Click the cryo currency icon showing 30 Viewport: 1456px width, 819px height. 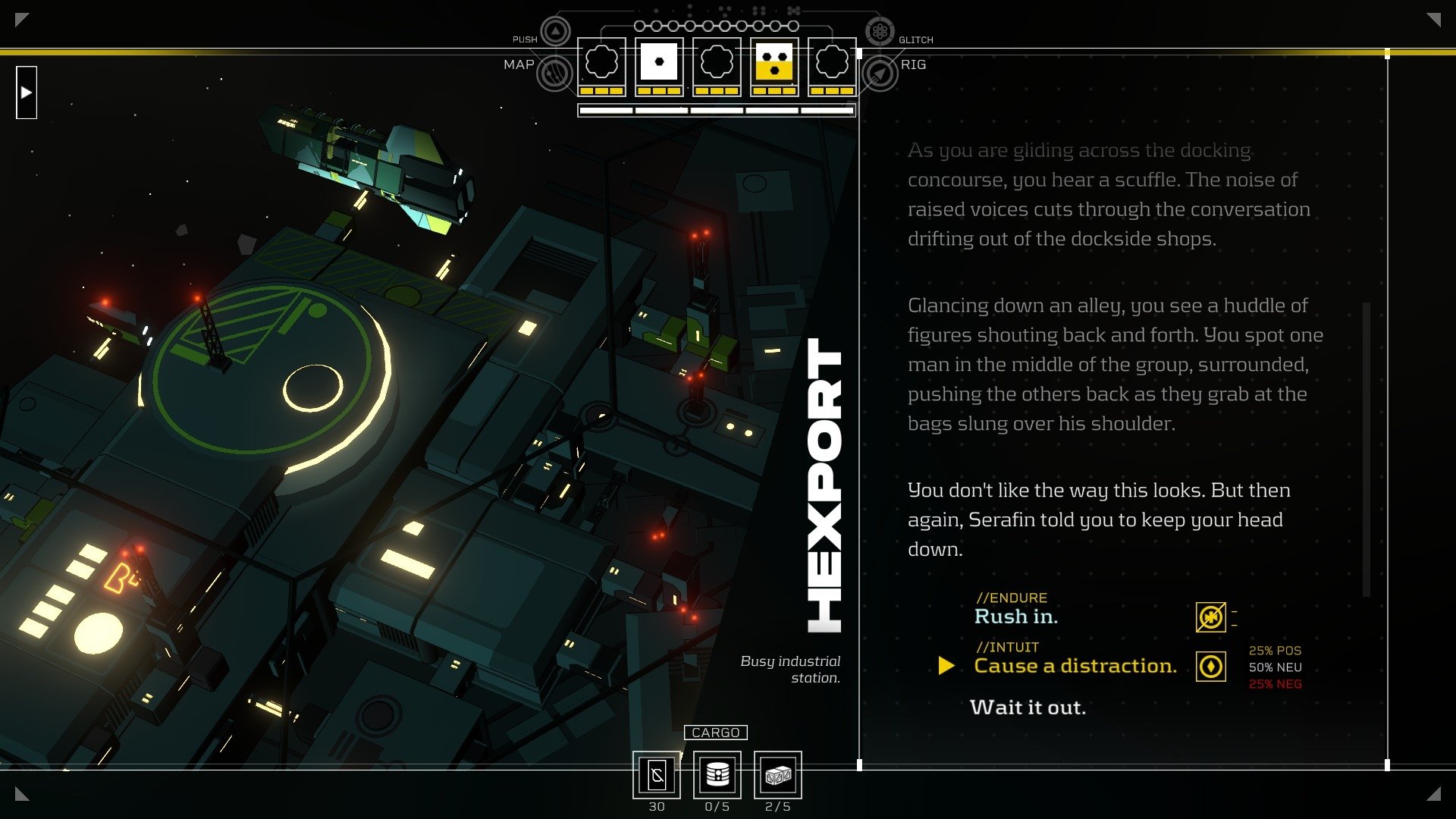coord(657,774)
